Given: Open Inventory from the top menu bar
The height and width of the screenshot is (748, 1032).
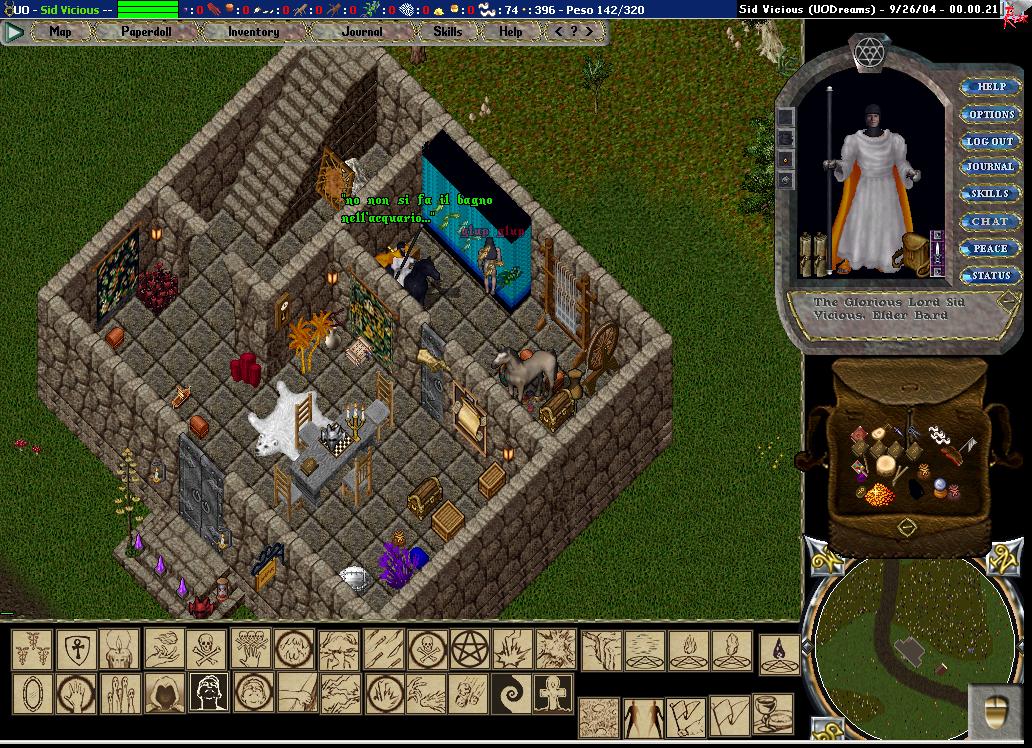Looking at the screenshot, I should 253,31.
